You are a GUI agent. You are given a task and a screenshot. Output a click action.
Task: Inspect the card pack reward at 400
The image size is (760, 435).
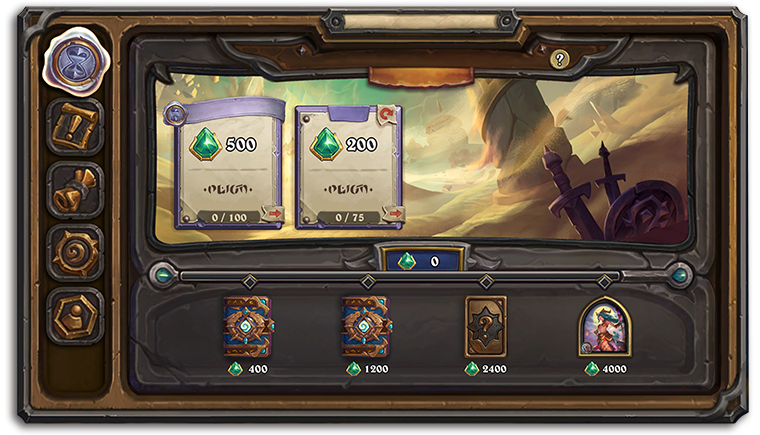pyautogui.click(x=247, y=326)
